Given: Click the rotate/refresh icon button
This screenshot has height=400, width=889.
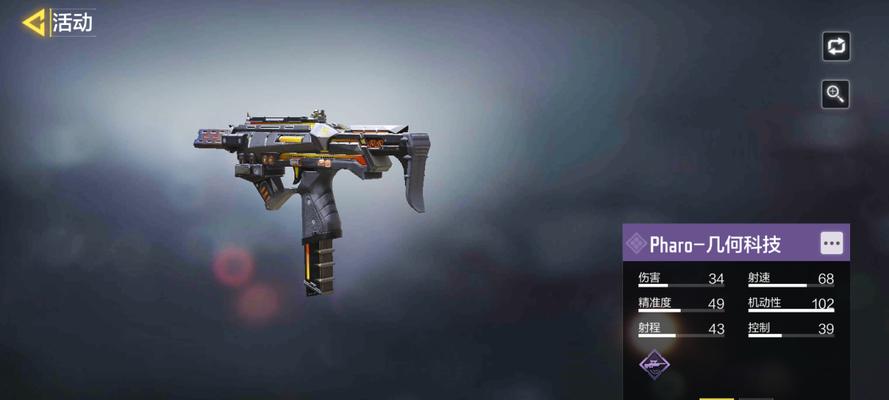Looking at the screenshot, I should coord(835,46).
